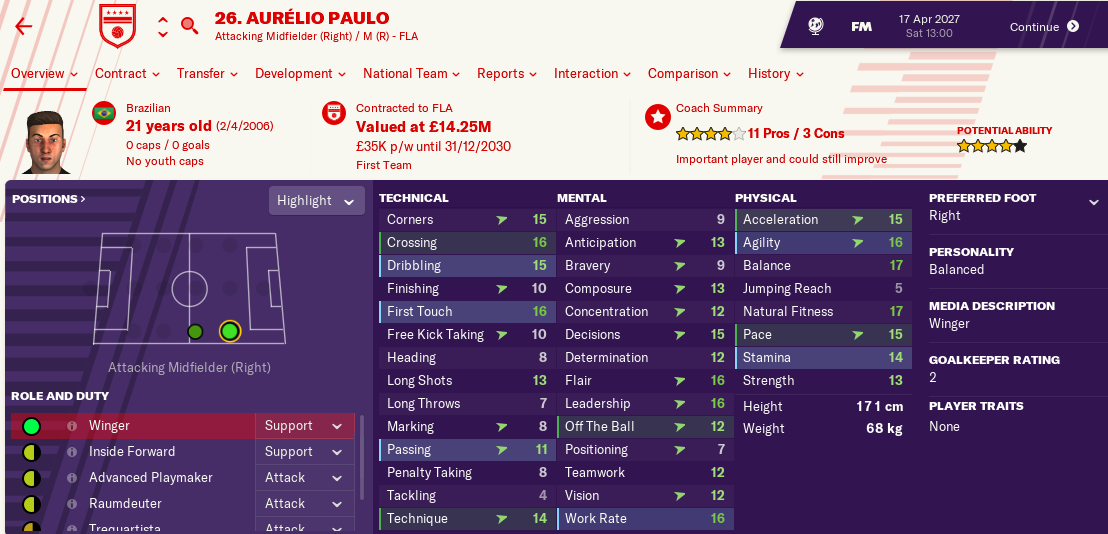Open the Interaction menu

coord(593,73)
